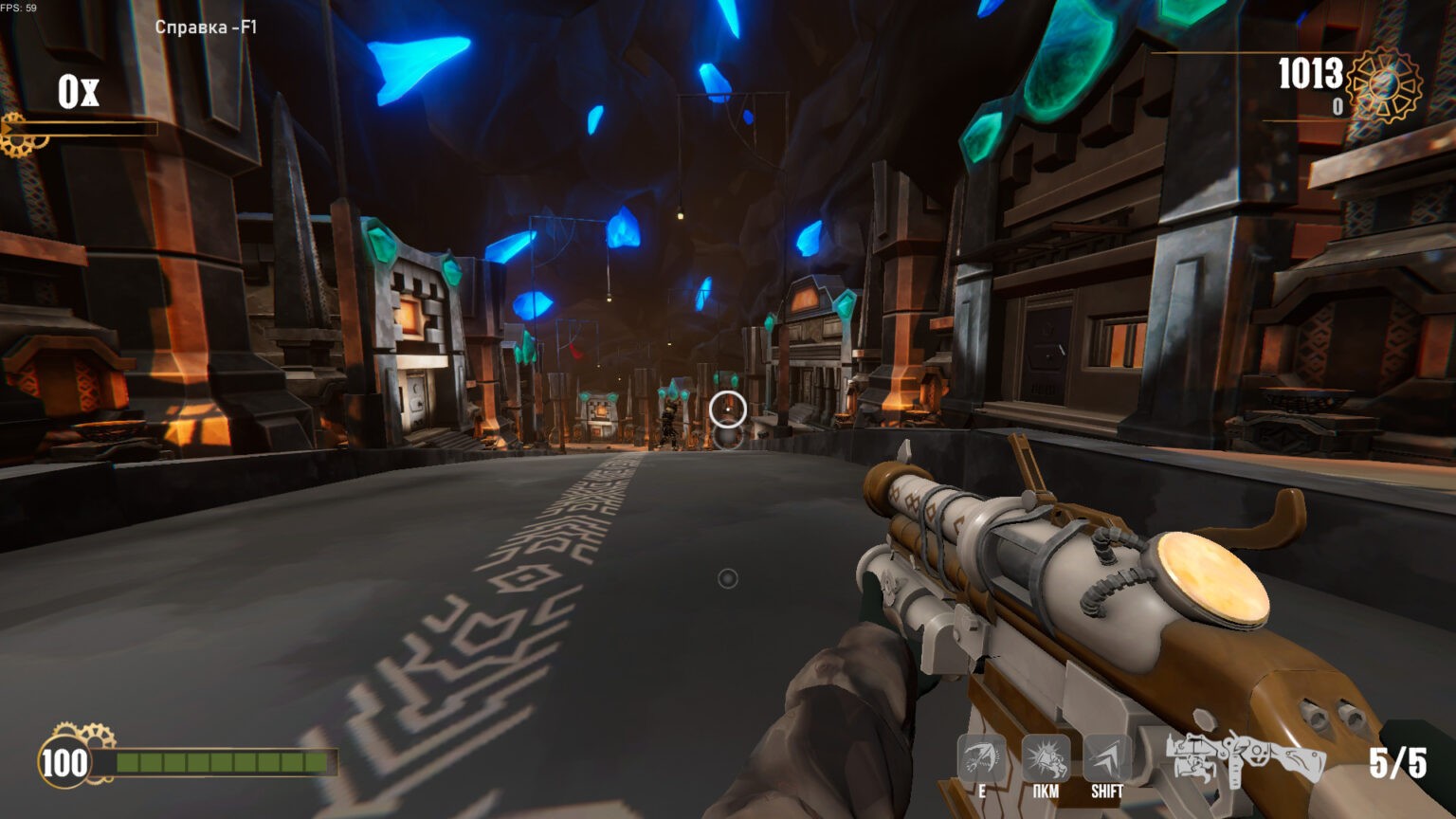This screenshot has width=1456, height=819.
Task: Activate the claw swipe ability icon
Action: pos(982,759)
